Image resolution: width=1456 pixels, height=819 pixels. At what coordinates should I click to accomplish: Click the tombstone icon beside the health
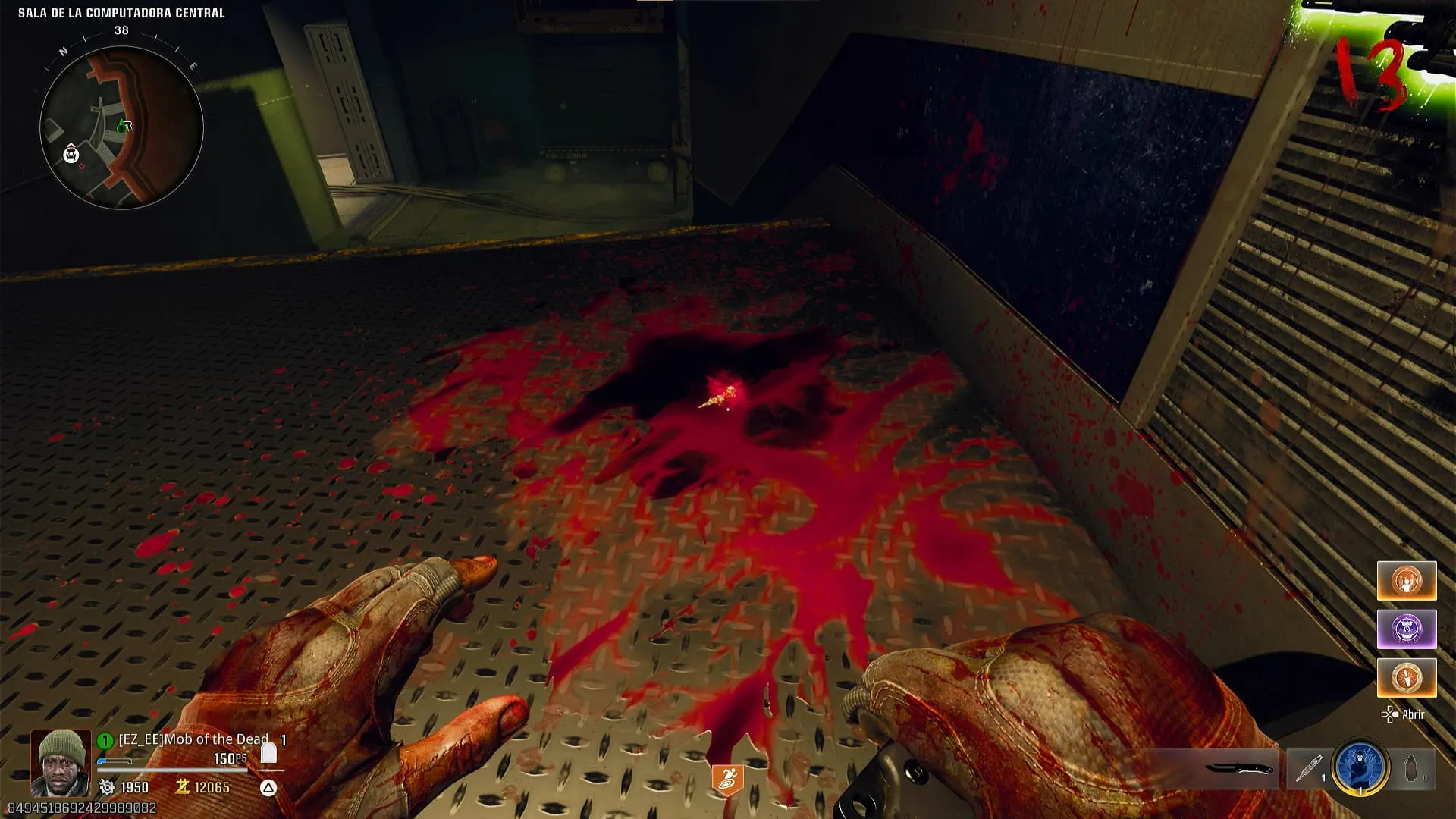coord(268,753)
